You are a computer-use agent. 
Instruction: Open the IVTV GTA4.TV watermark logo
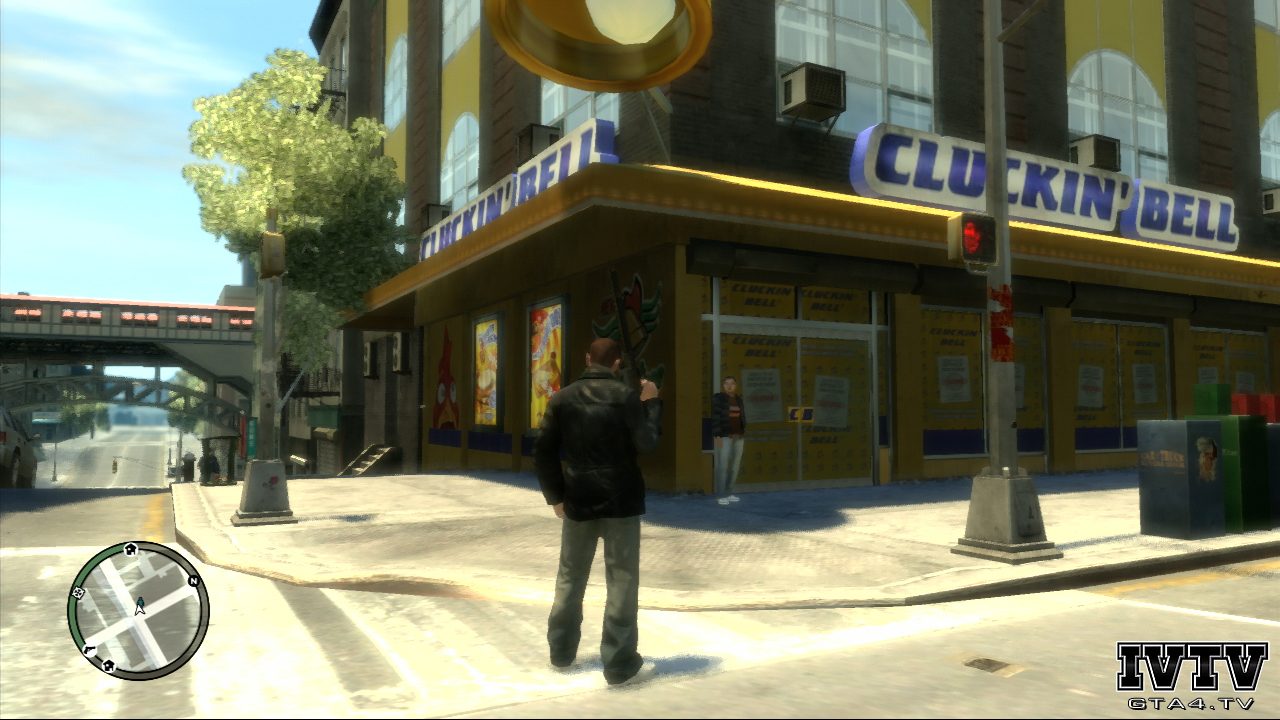coord(1191,675)
